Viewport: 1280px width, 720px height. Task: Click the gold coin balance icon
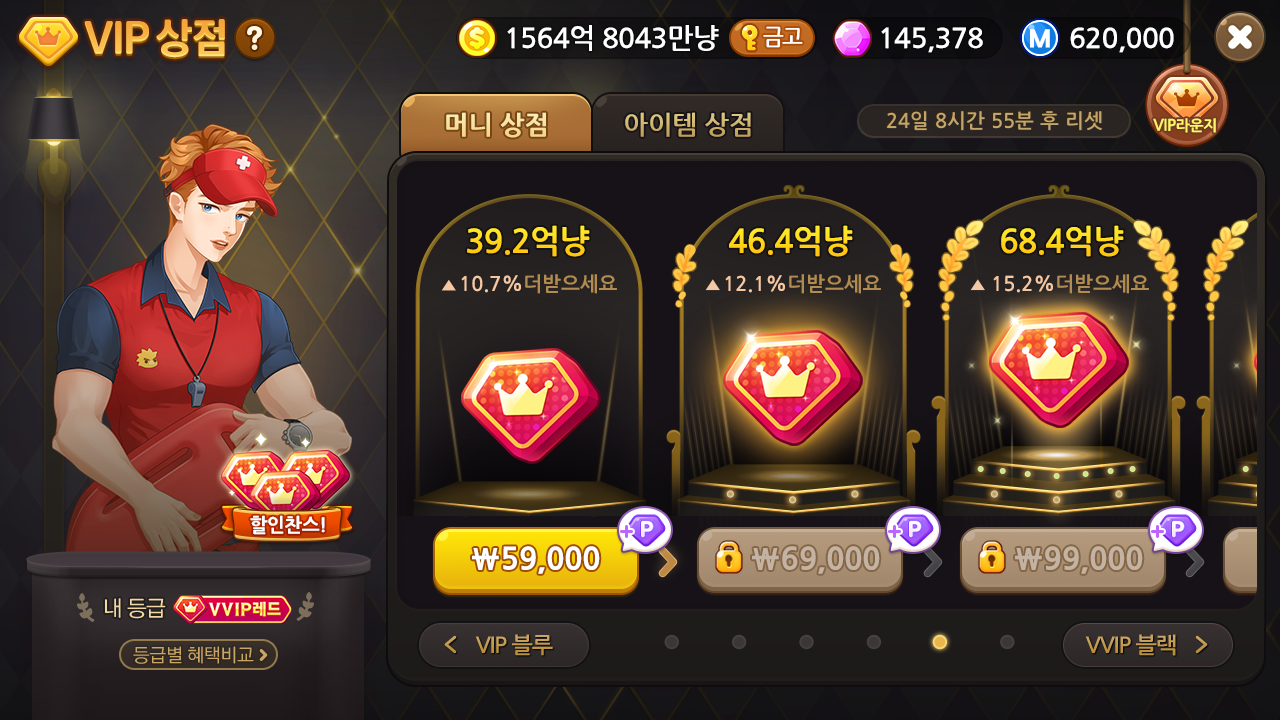coord(478,37)
